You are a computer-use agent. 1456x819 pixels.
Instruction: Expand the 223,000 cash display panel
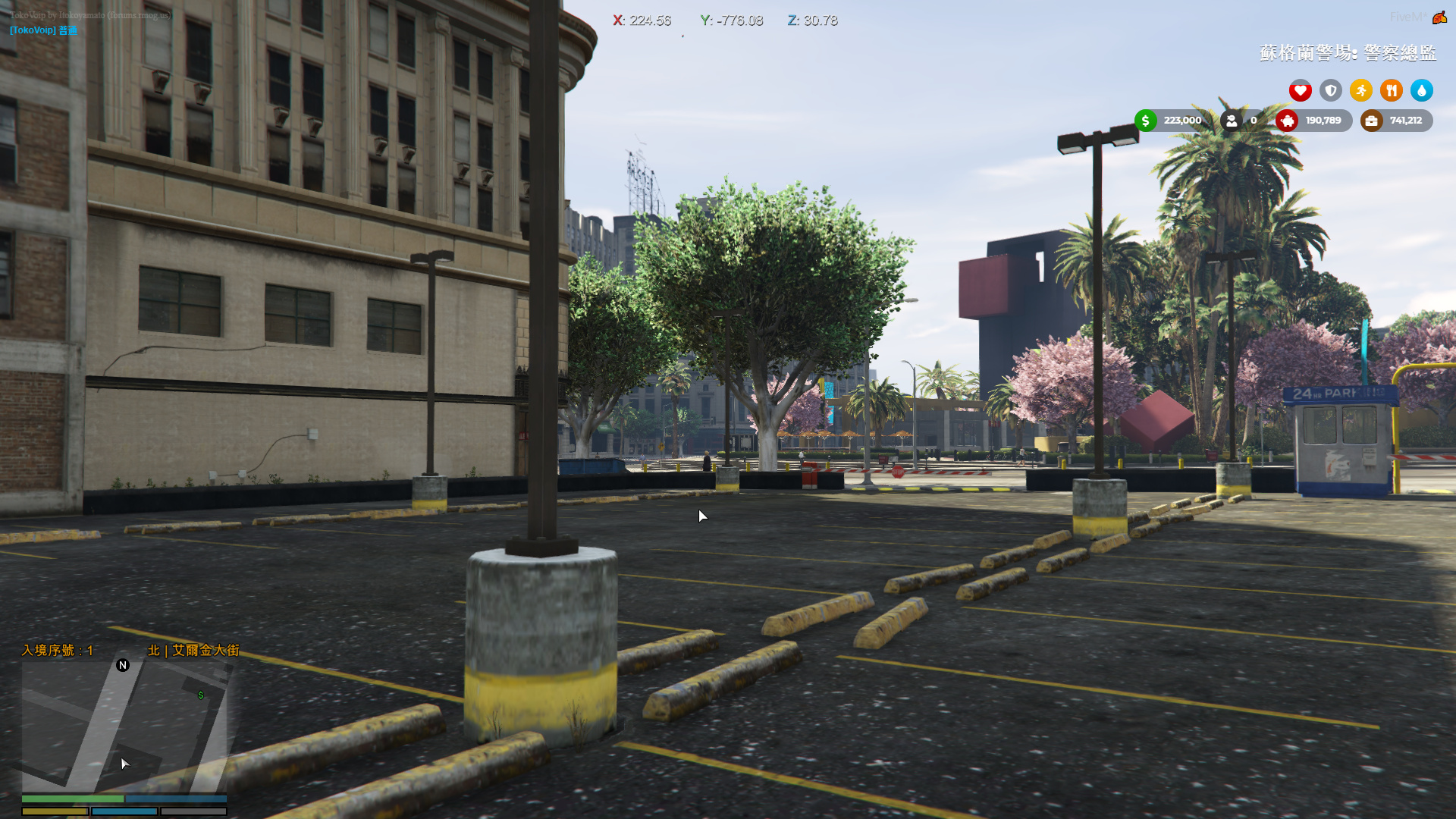click(x=1181, y=120)
